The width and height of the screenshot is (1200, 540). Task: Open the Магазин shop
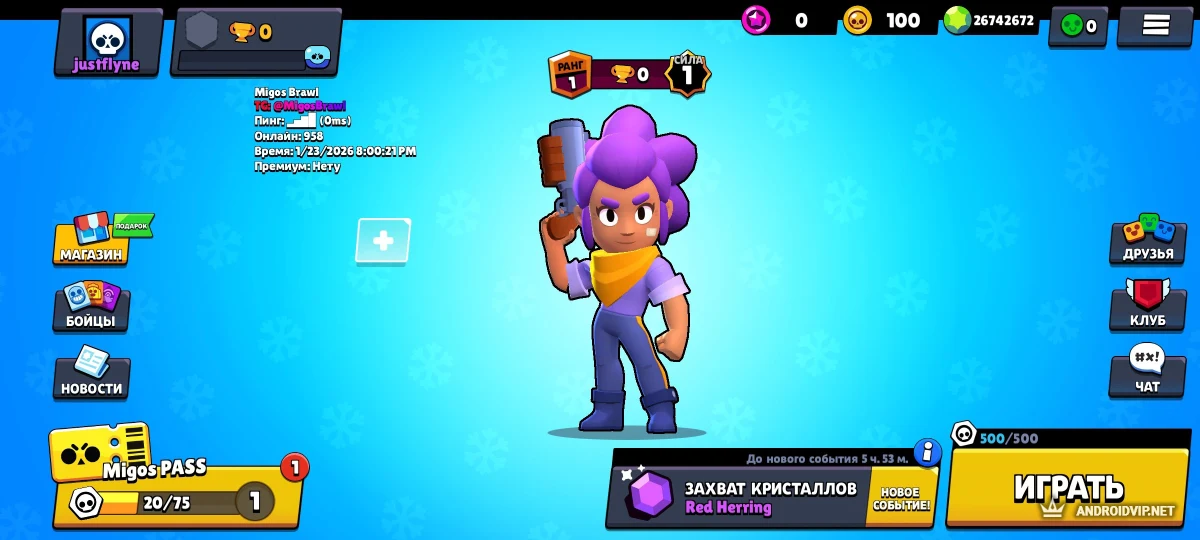pos(92,240)
